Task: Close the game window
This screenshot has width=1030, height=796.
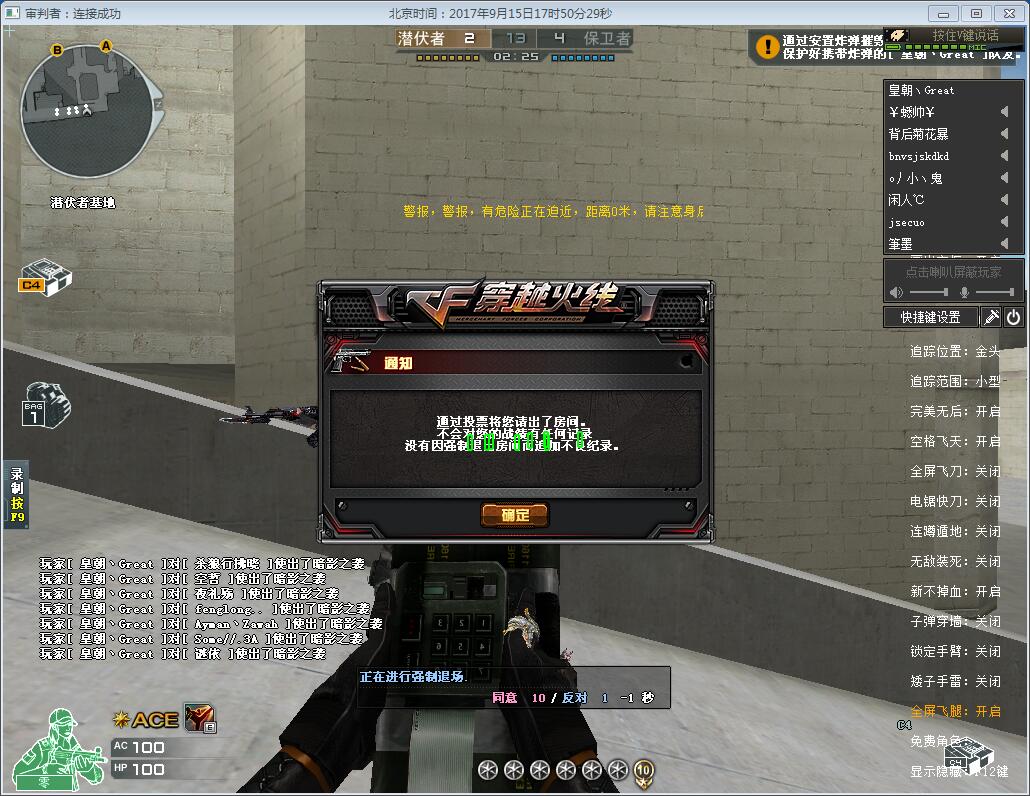Action: click(x=1009, y=13)
